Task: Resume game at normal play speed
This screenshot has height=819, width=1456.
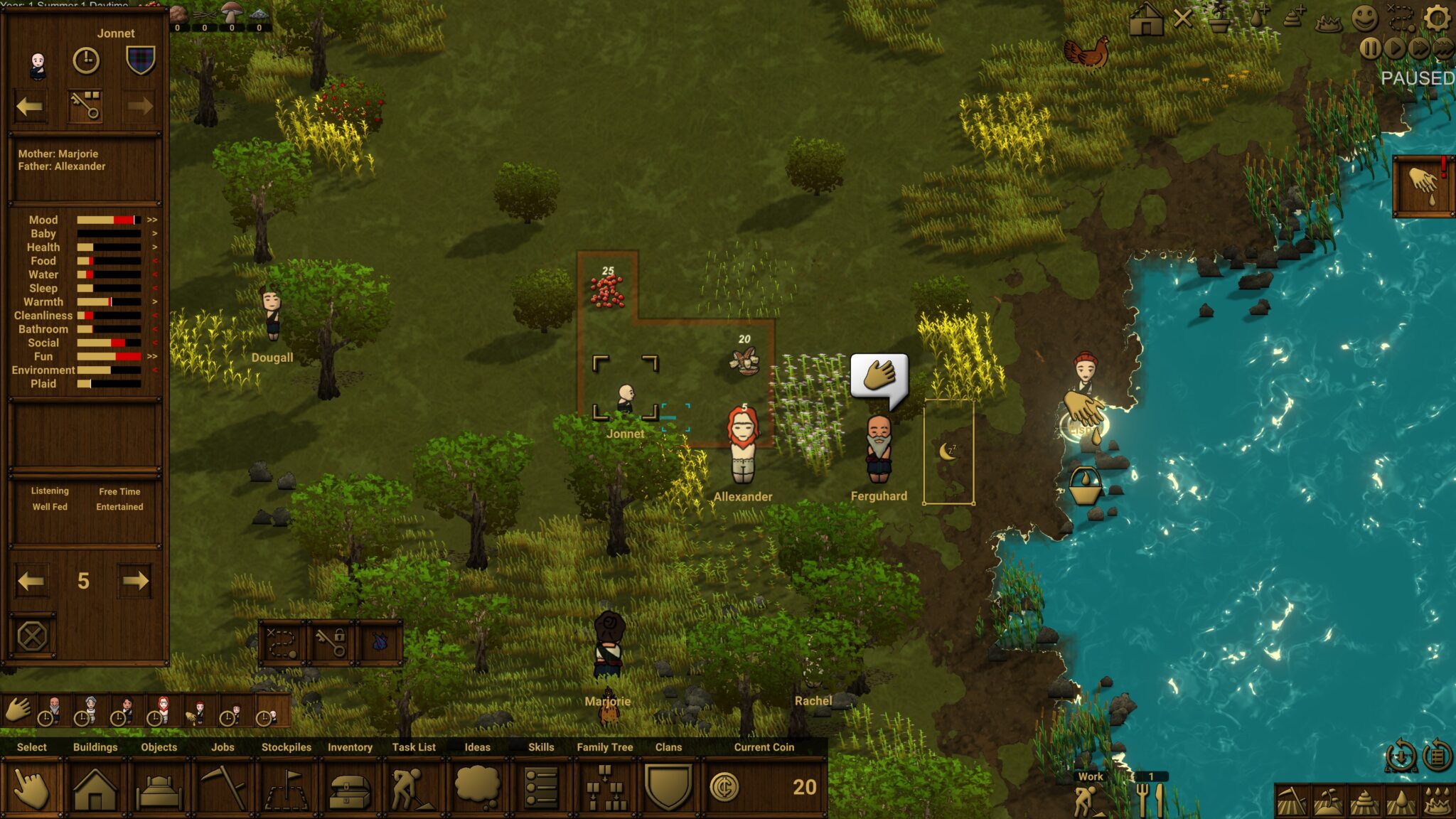Action: click(x=1395, y=48)
